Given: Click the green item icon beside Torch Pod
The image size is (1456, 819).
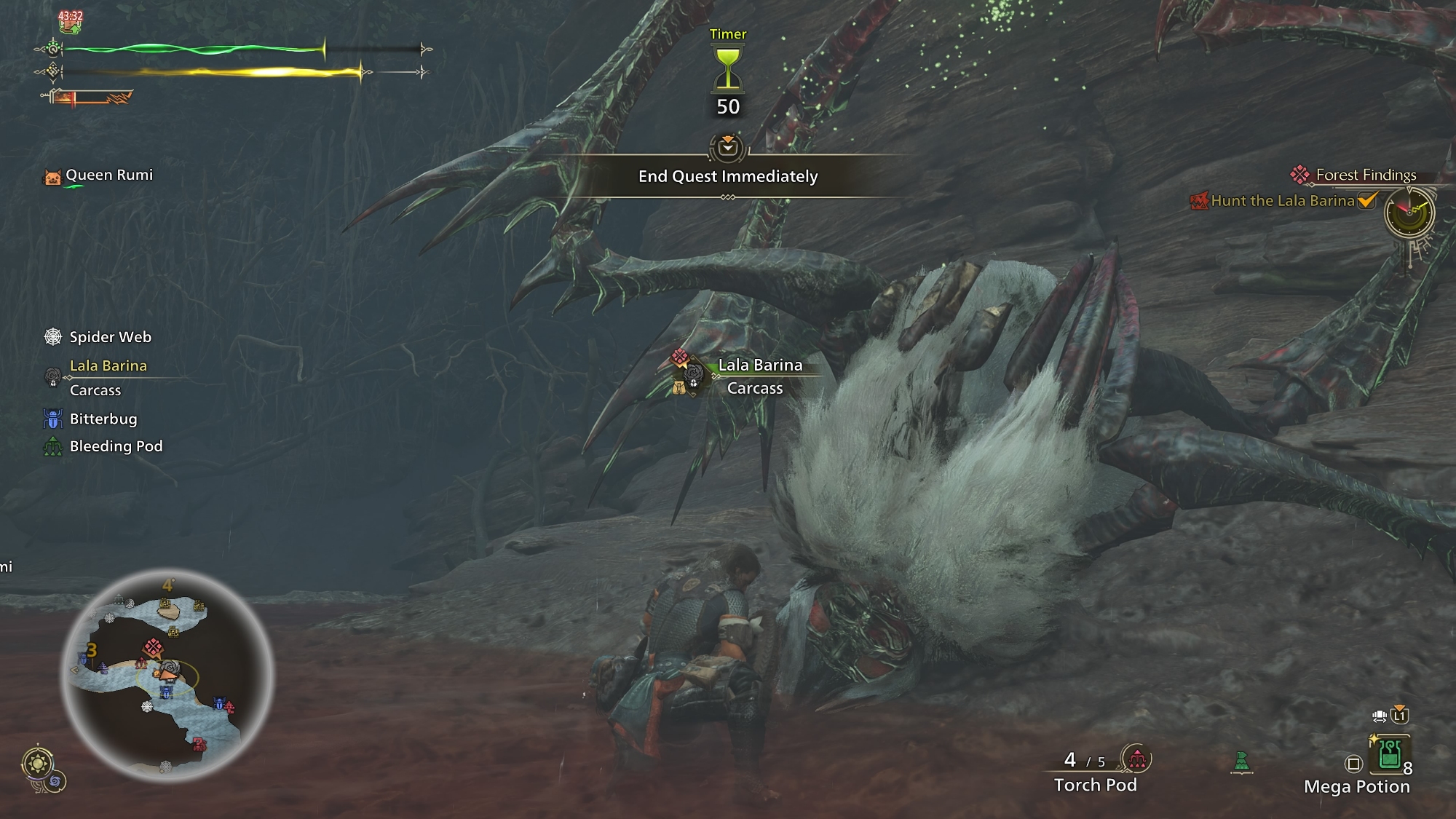Looking at the screenshot, I should tap(1241, 761).
